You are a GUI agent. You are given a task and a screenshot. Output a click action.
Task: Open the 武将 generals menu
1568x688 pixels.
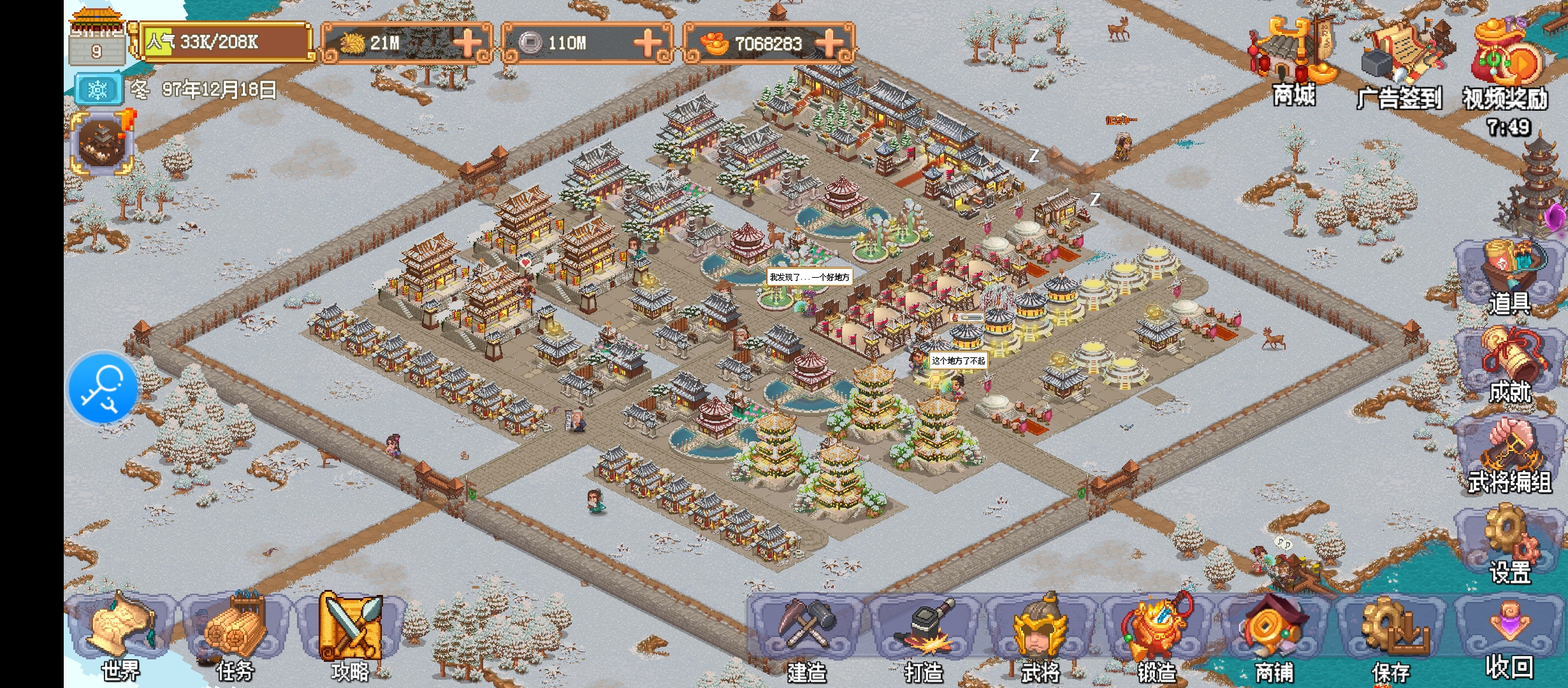pos(1040,637)
